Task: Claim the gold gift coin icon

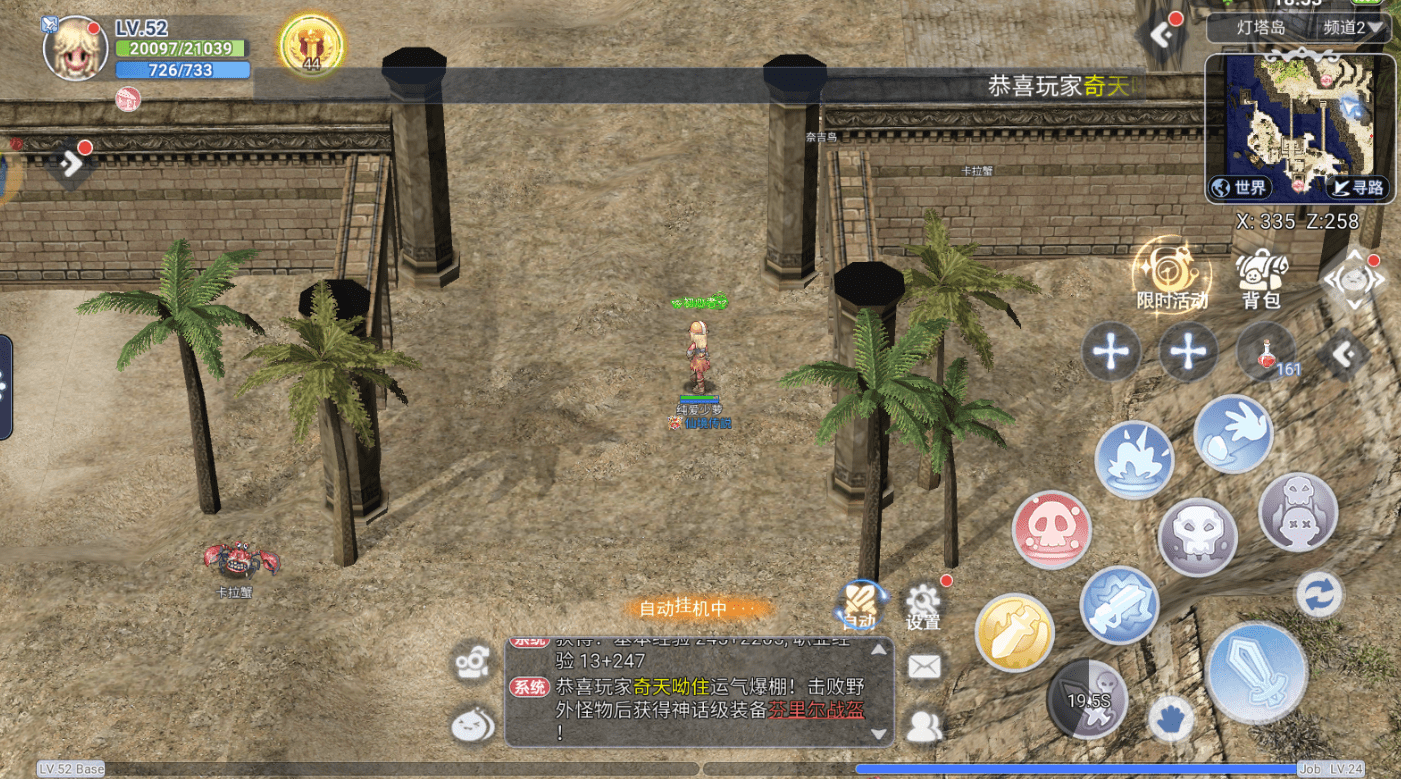Action: pos(311,46)
